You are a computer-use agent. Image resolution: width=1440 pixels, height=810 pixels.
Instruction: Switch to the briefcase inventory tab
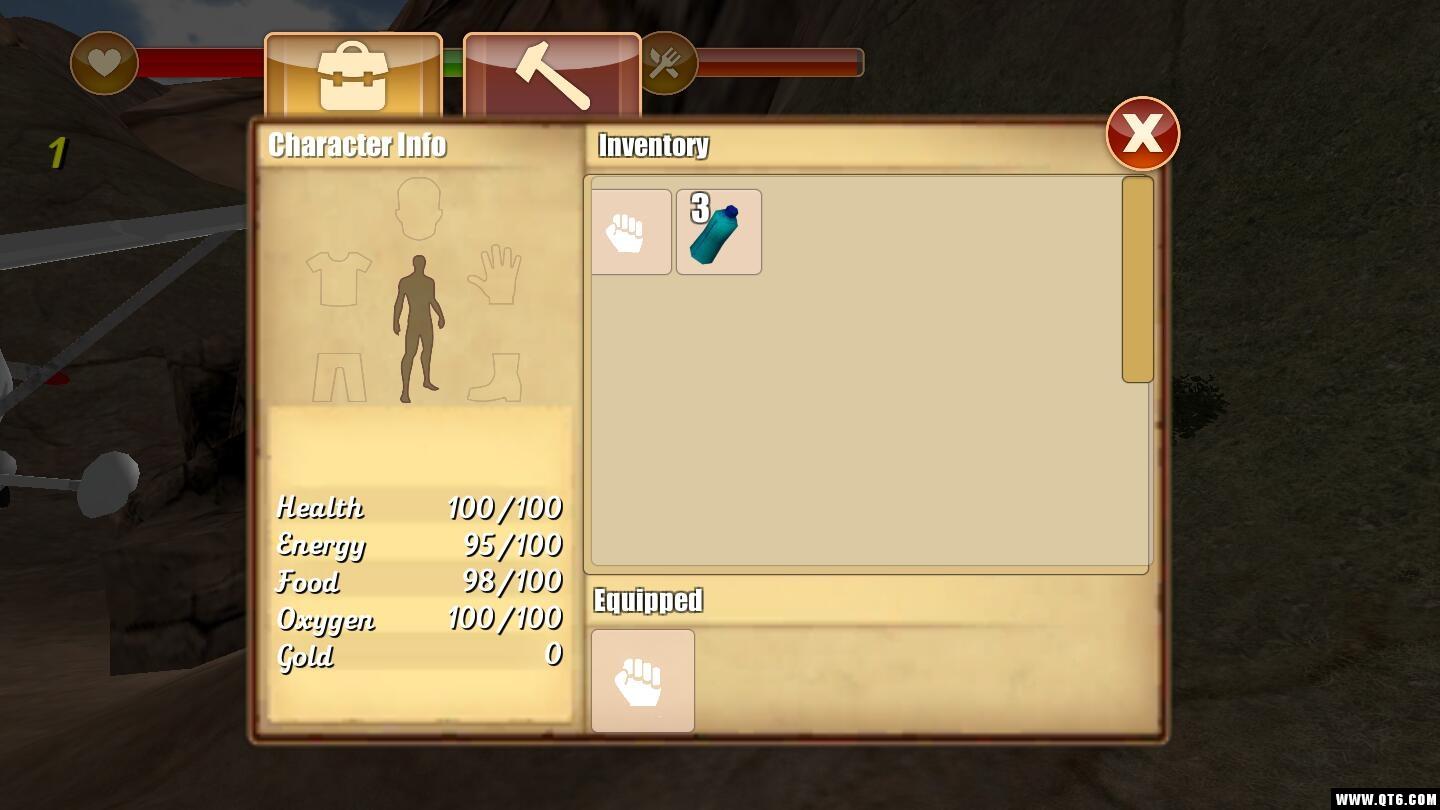point(353,76)
